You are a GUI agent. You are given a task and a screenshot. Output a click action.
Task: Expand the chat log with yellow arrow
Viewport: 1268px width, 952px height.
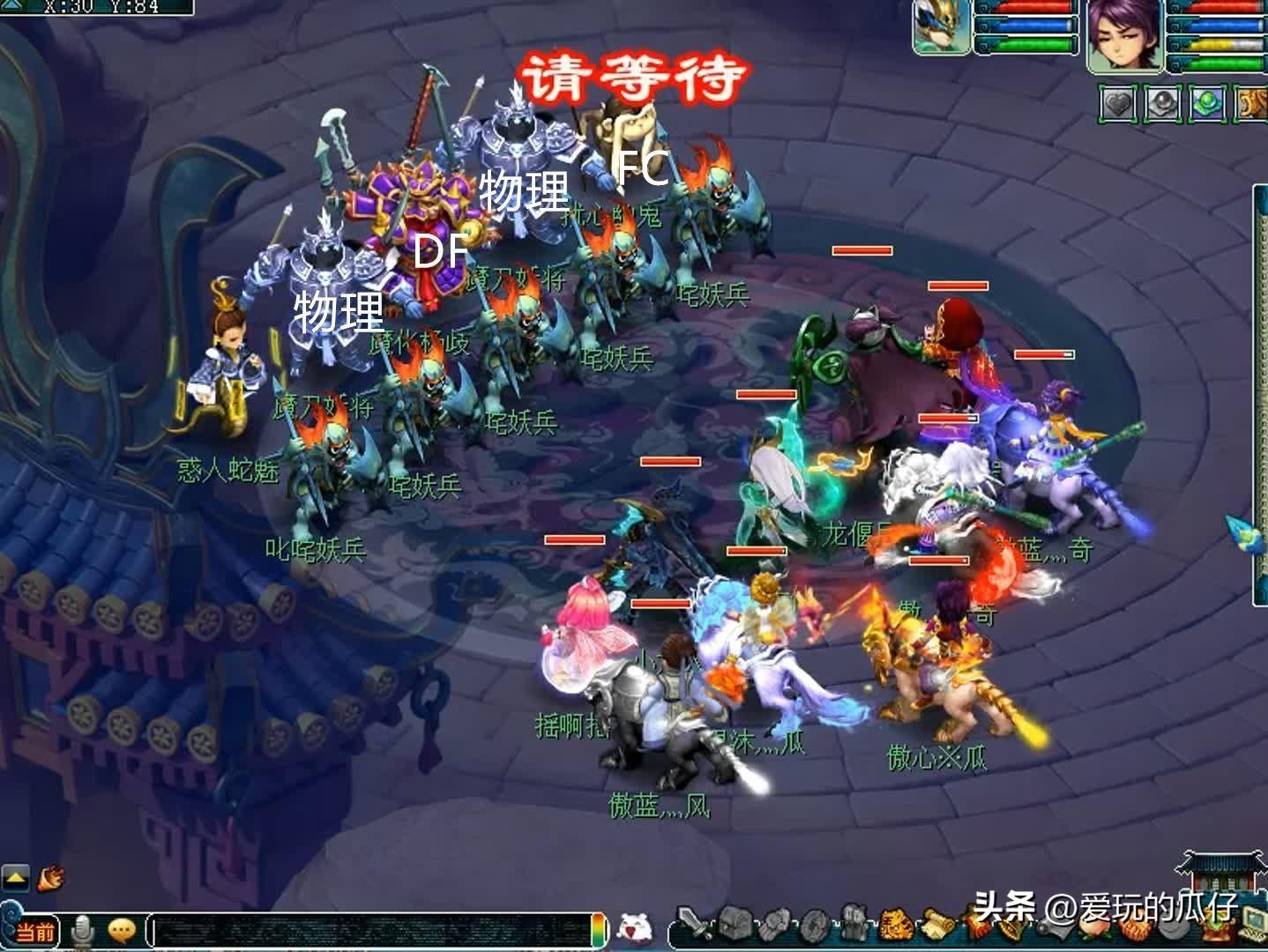15,878
